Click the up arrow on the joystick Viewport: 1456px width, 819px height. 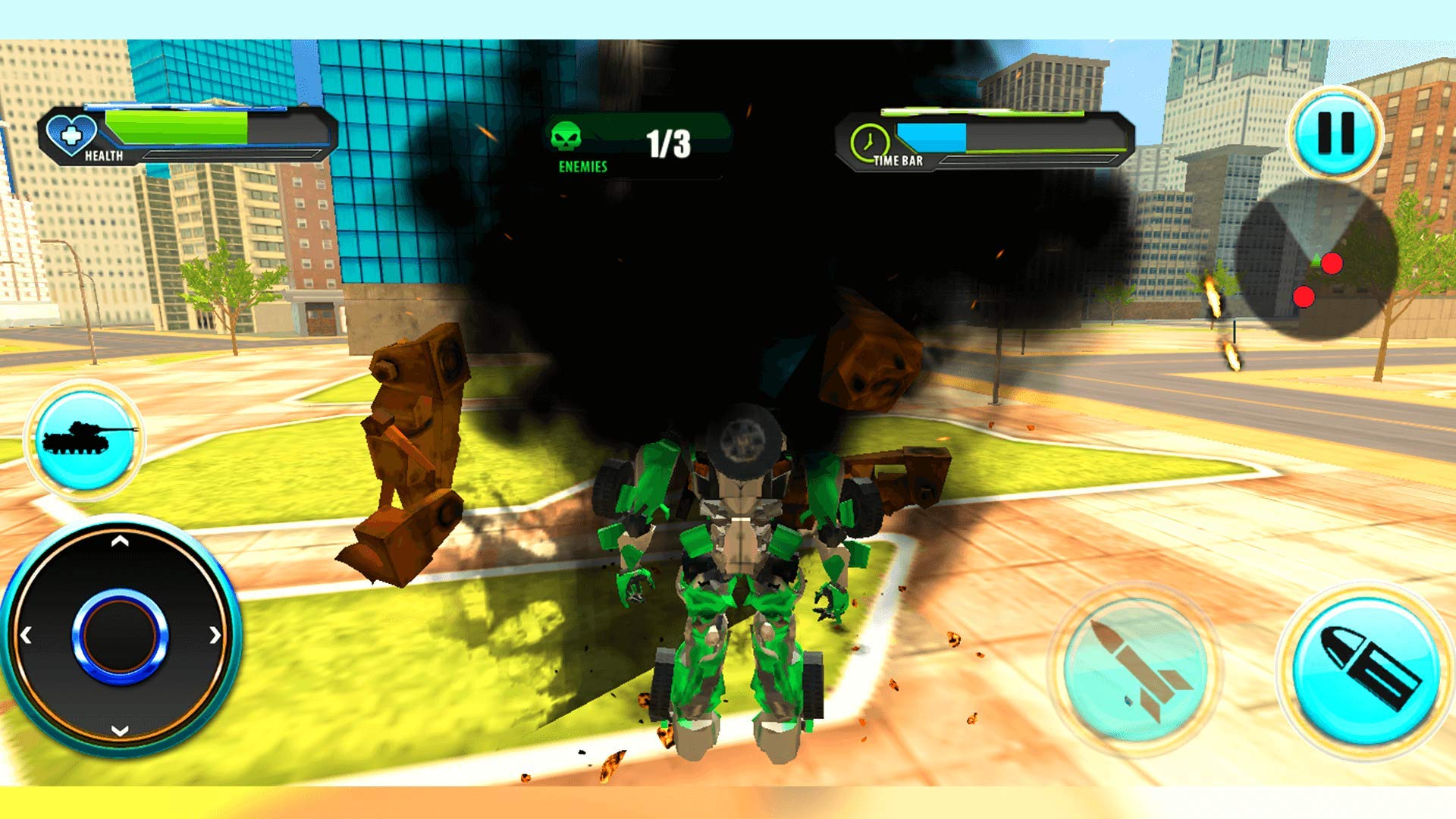click(x=119, y=543)
